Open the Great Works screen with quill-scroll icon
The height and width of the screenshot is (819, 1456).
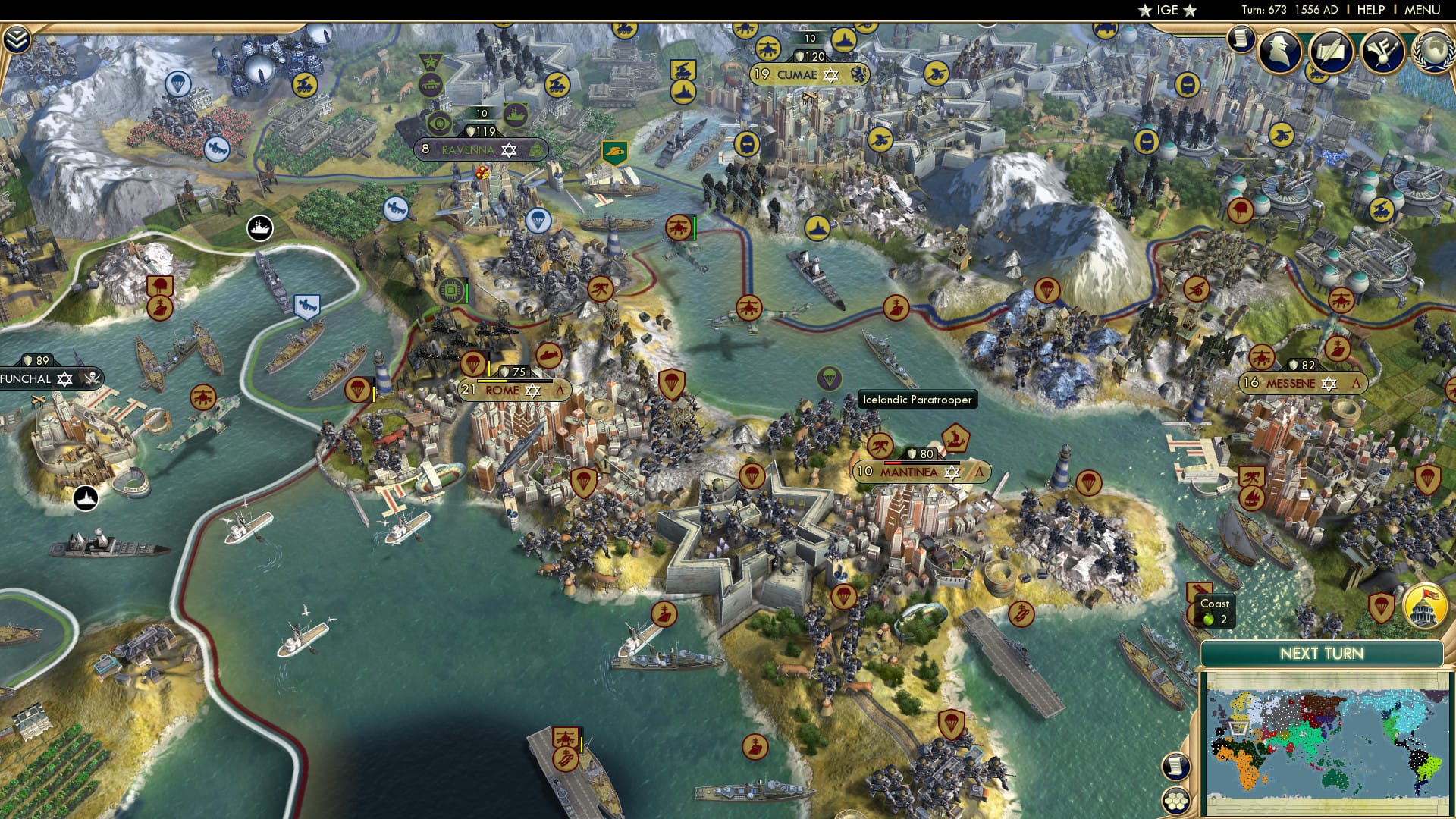[x=1332, y=49]
